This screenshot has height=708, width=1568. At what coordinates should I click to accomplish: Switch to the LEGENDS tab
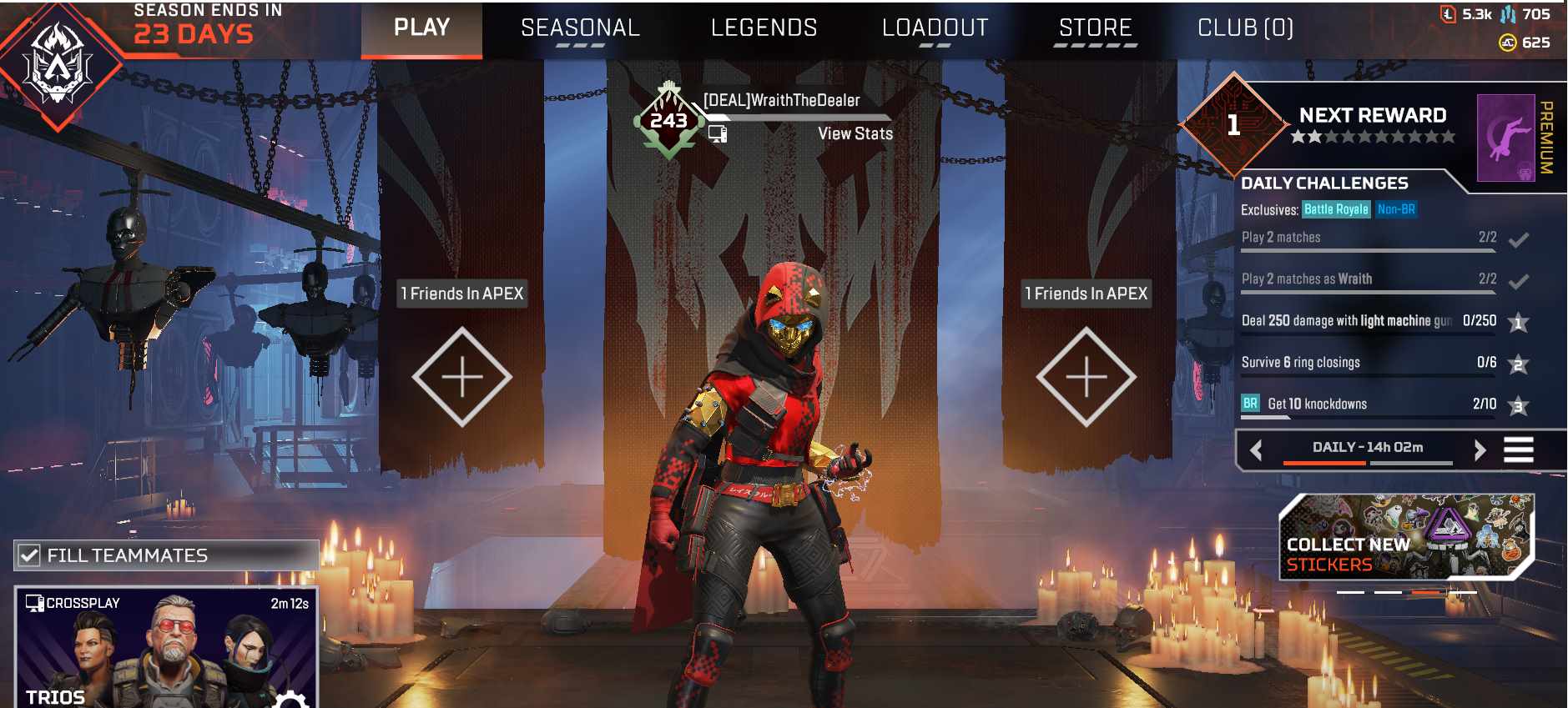[x=764, y=27]
